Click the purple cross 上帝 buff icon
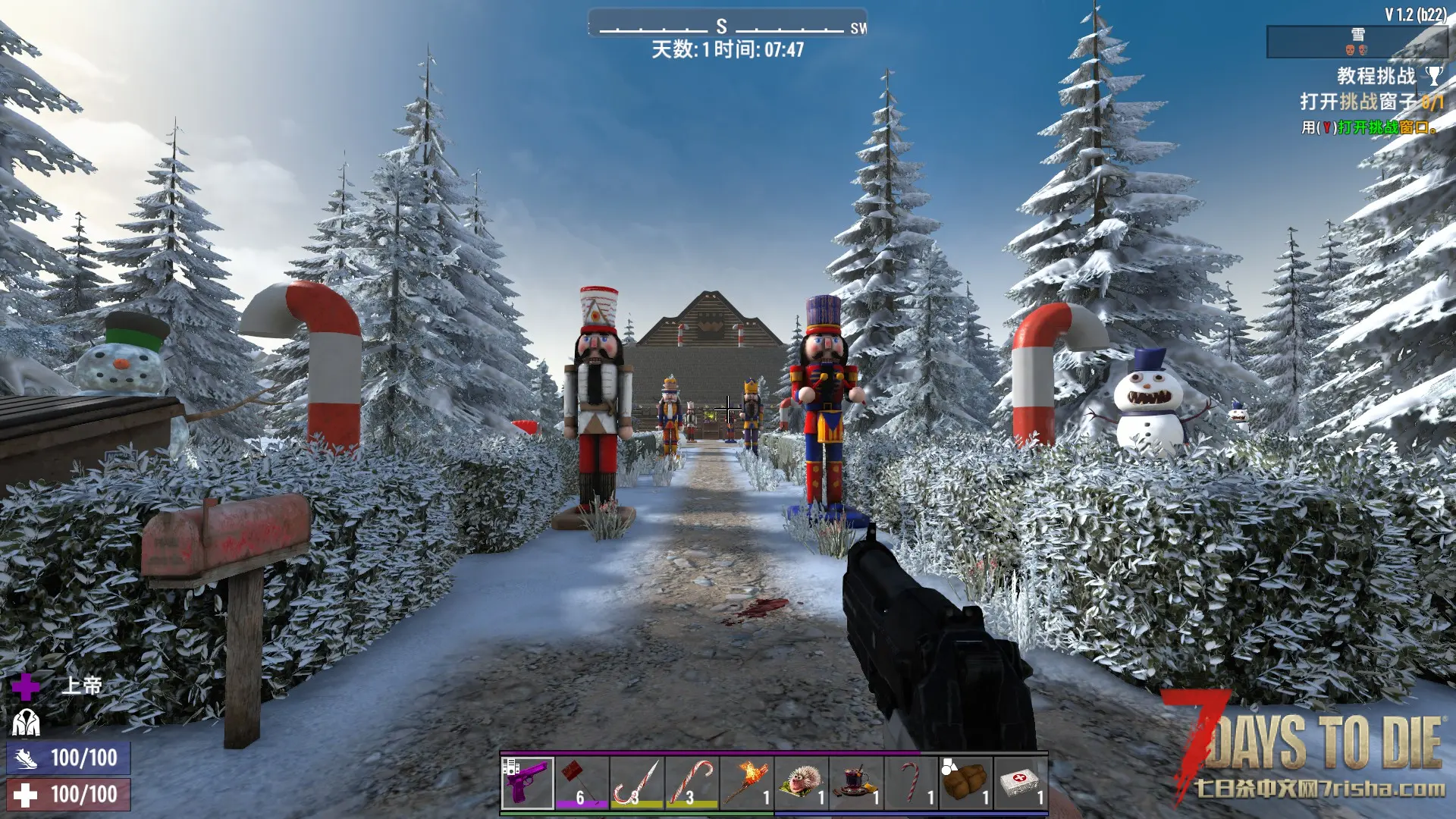Image resolution: width=1456 pixels, height=819 pixels. click(25, 686)
